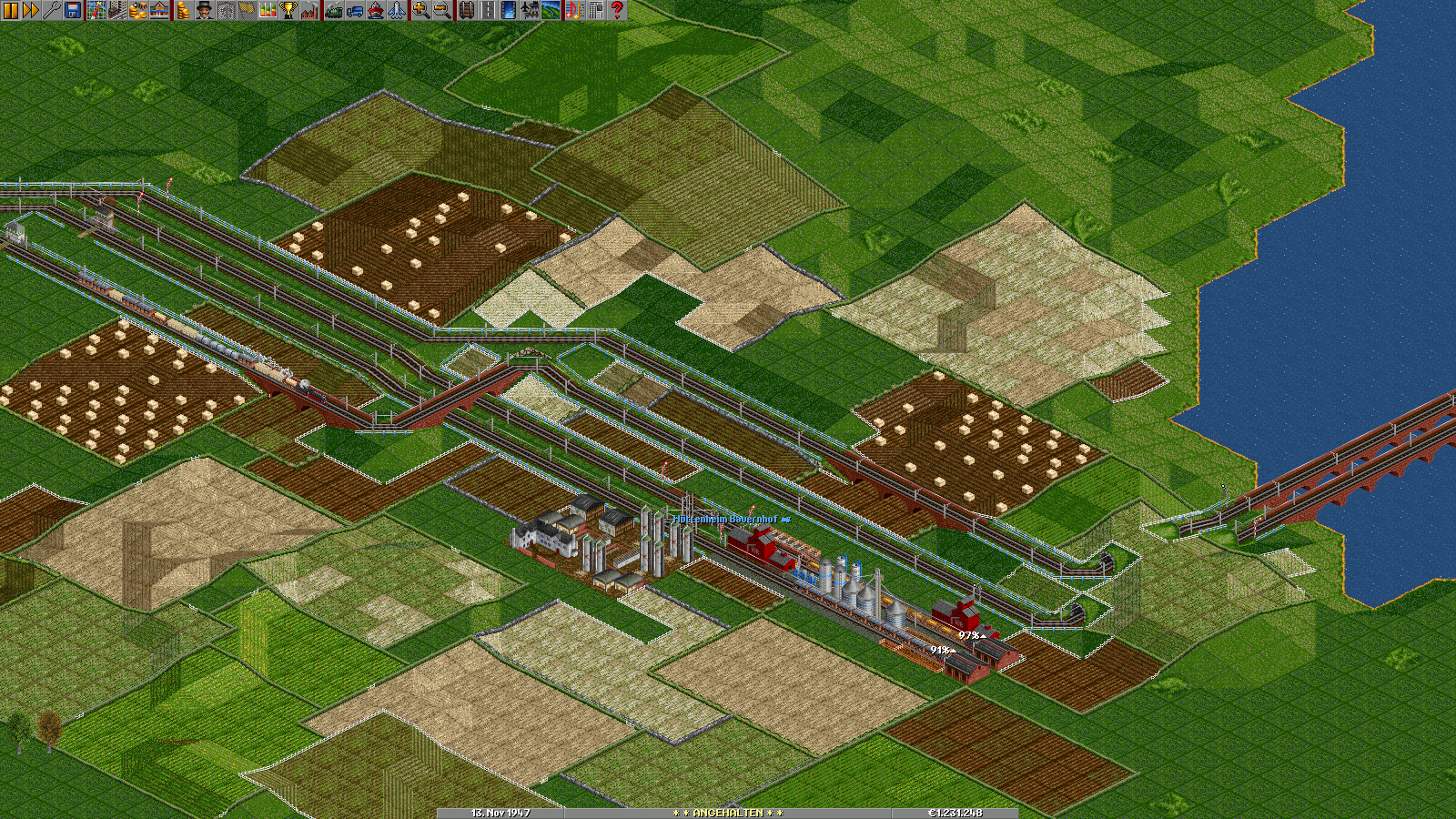
Task: Open the company info manager face icon
Action: [203, 10]
